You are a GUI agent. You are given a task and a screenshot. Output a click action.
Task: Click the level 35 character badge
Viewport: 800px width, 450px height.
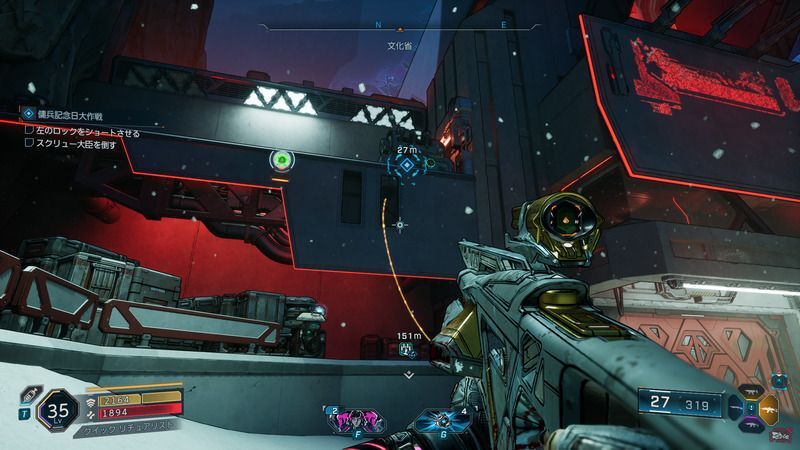click(x=58, y=410)
